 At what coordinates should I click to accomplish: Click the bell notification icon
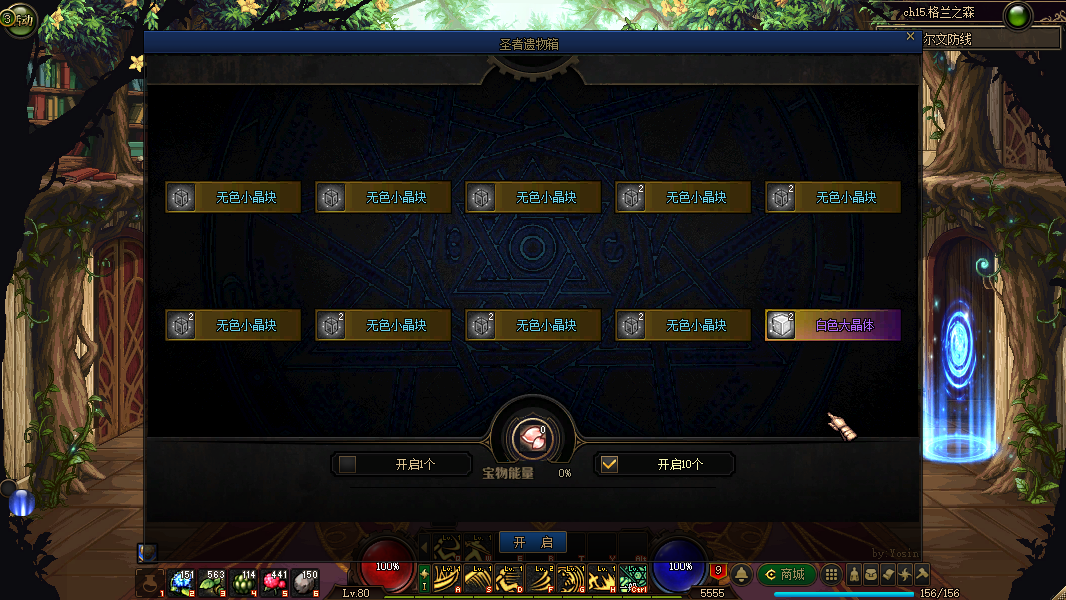[742, 574]
